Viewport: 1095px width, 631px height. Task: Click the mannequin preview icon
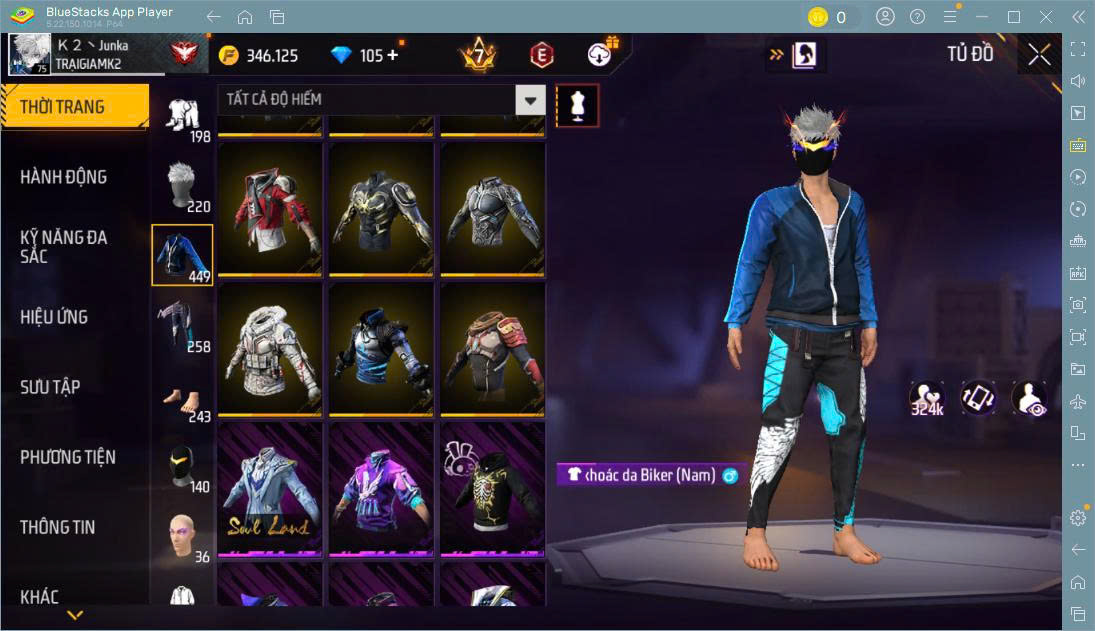(x=577, y=105)
